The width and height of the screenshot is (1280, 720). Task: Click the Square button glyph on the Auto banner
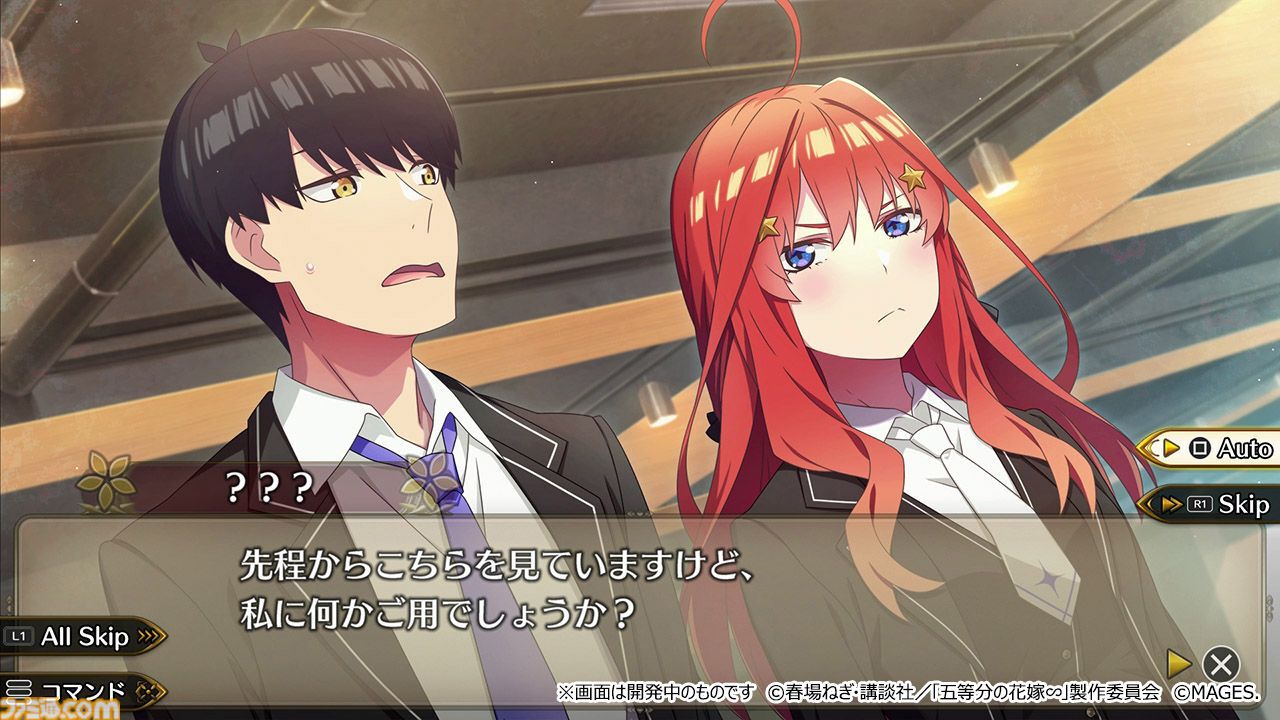1201,448
